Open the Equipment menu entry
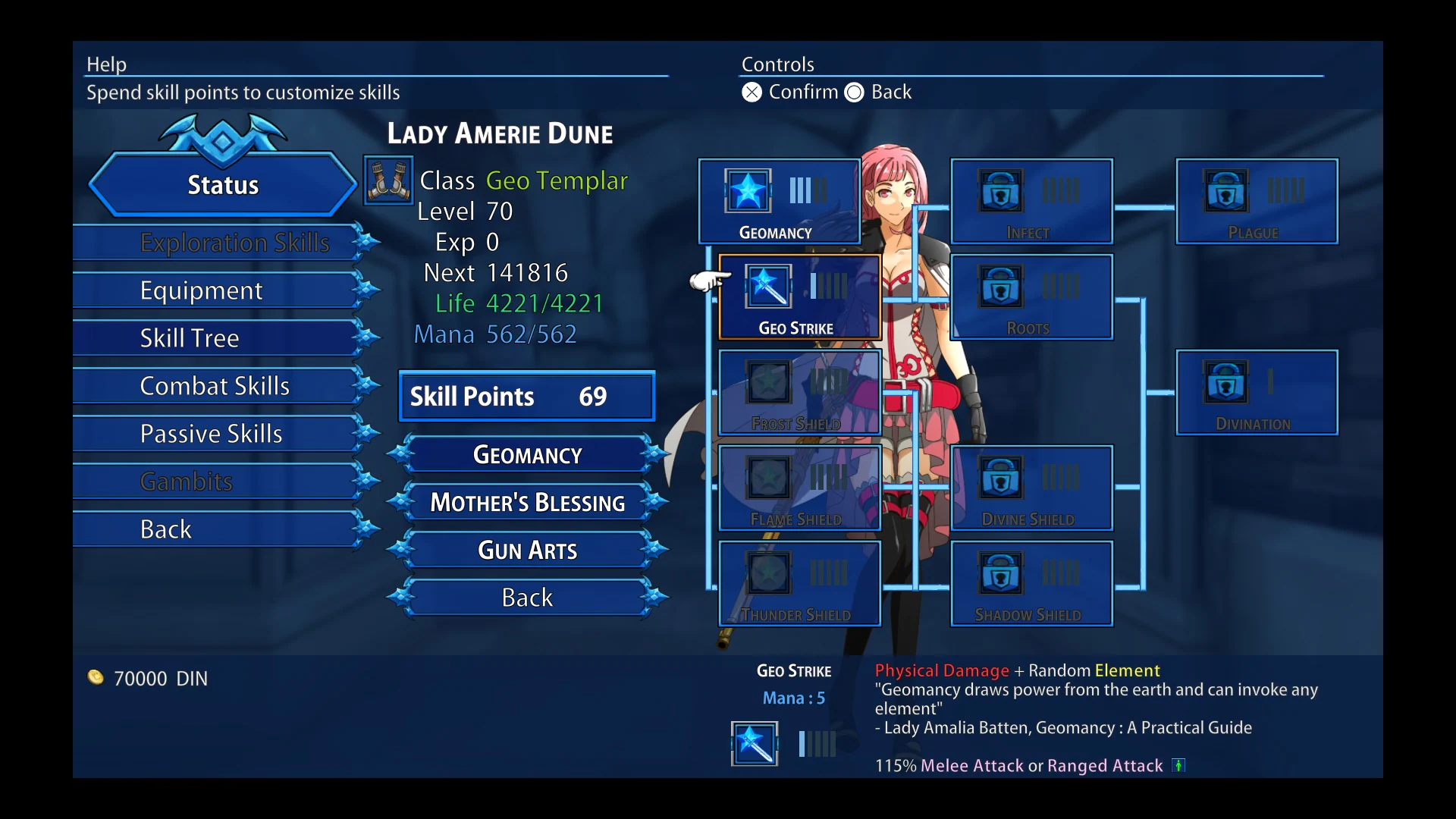Viewport: 1456px width, 819px height. (201, 290)
